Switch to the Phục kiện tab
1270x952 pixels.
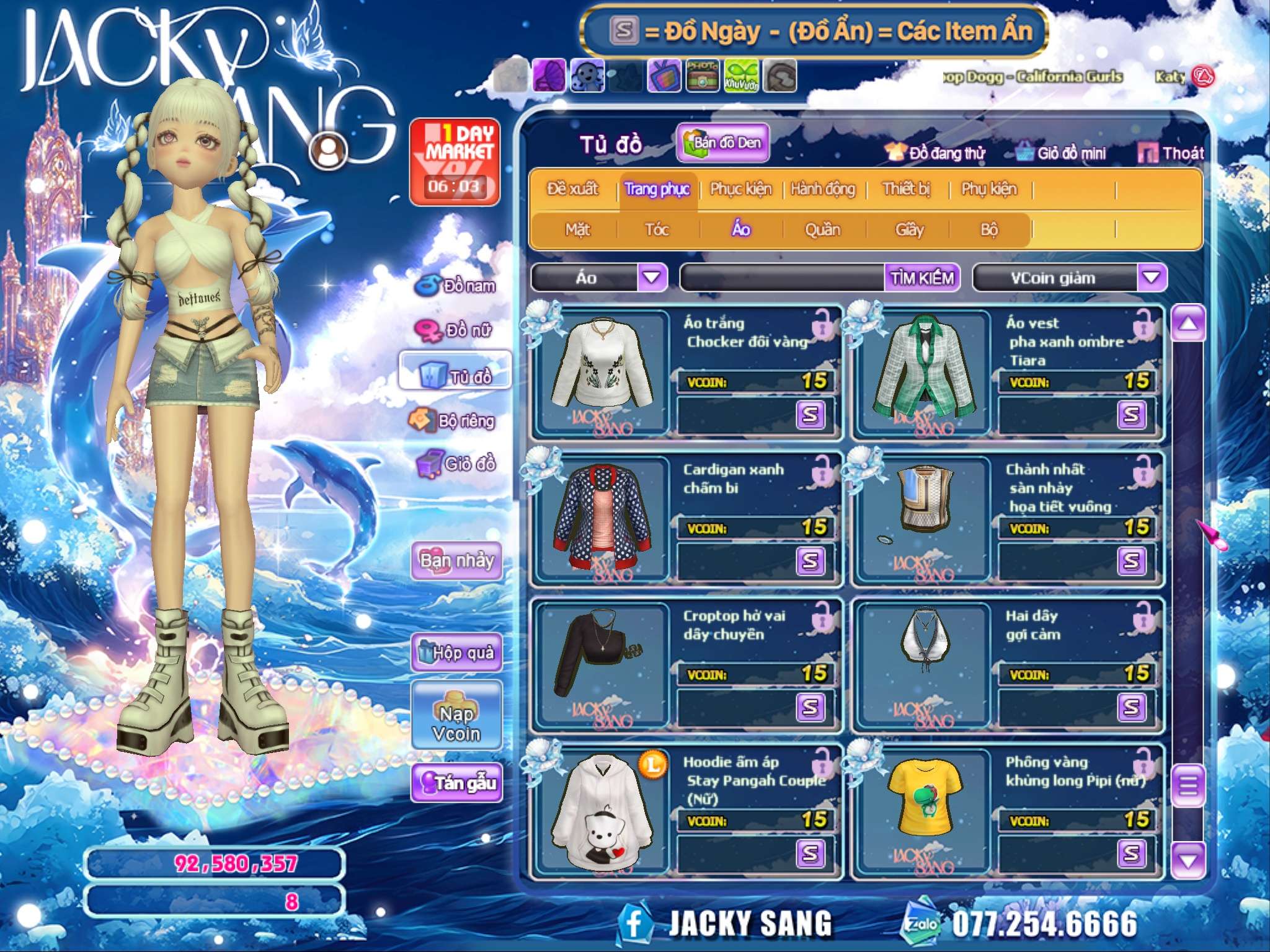[740, 189]
